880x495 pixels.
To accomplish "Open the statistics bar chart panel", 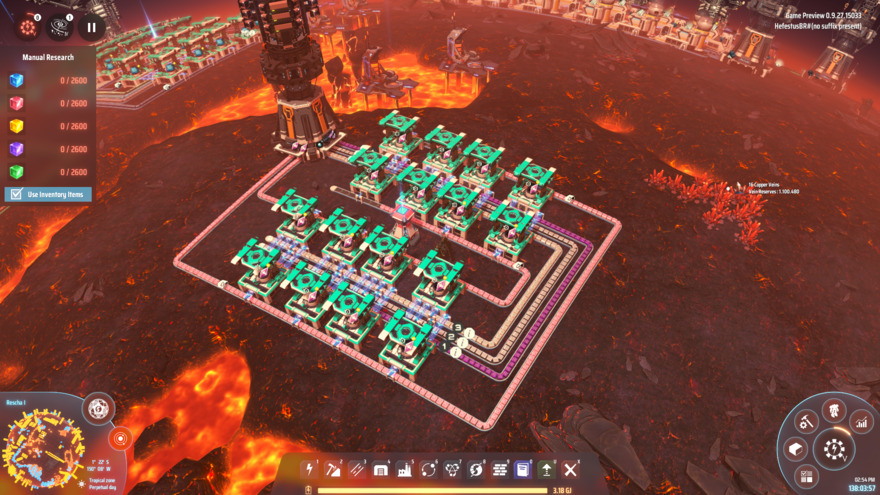I will coord(861,423).
